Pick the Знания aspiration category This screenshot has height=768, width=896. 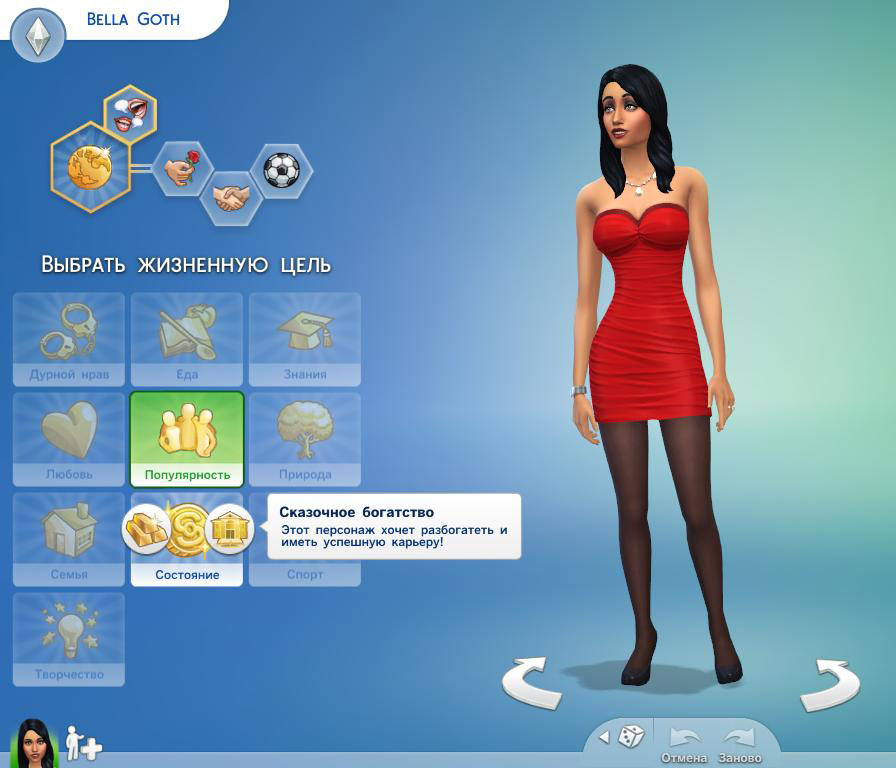305,339
